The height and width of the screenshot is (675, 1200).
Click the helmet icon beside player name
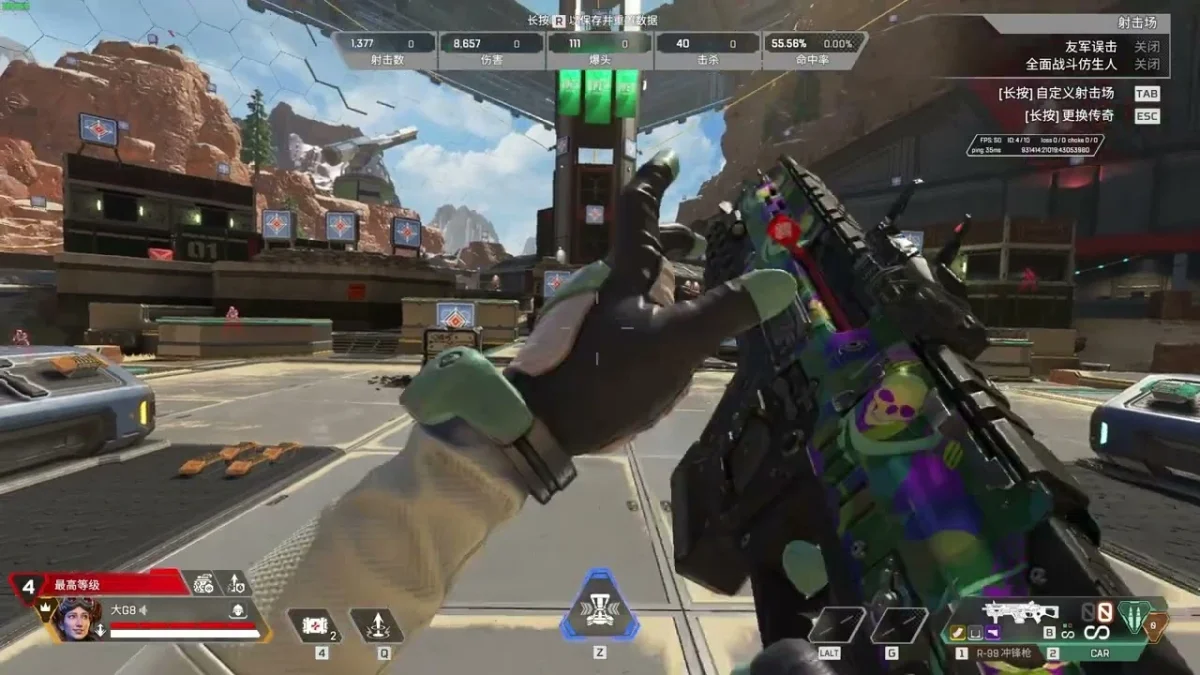pyautogui.click(x=237, y=609)
